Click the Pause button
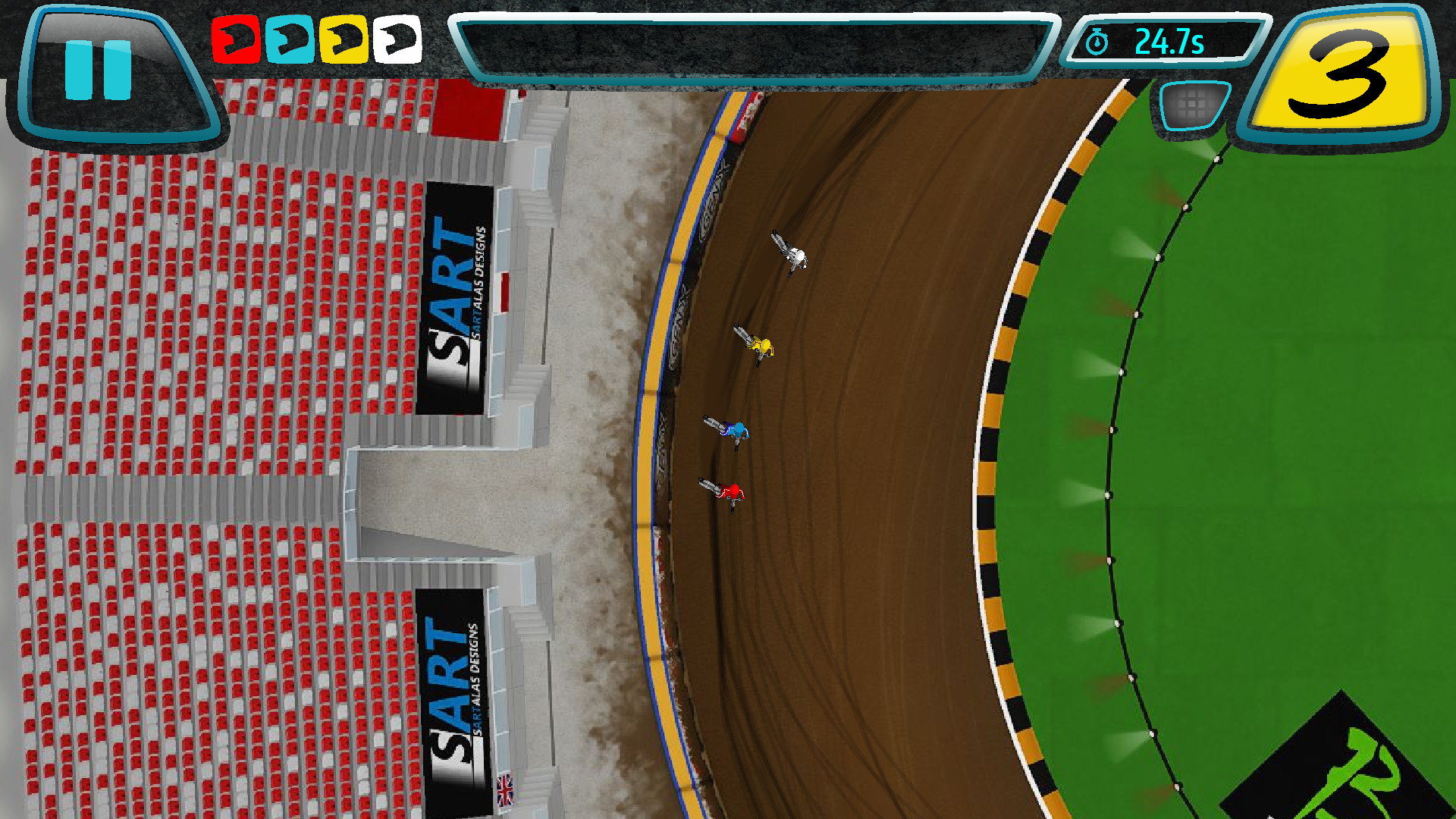This screenshot has width=1456, height=819. tap(97, 71)
